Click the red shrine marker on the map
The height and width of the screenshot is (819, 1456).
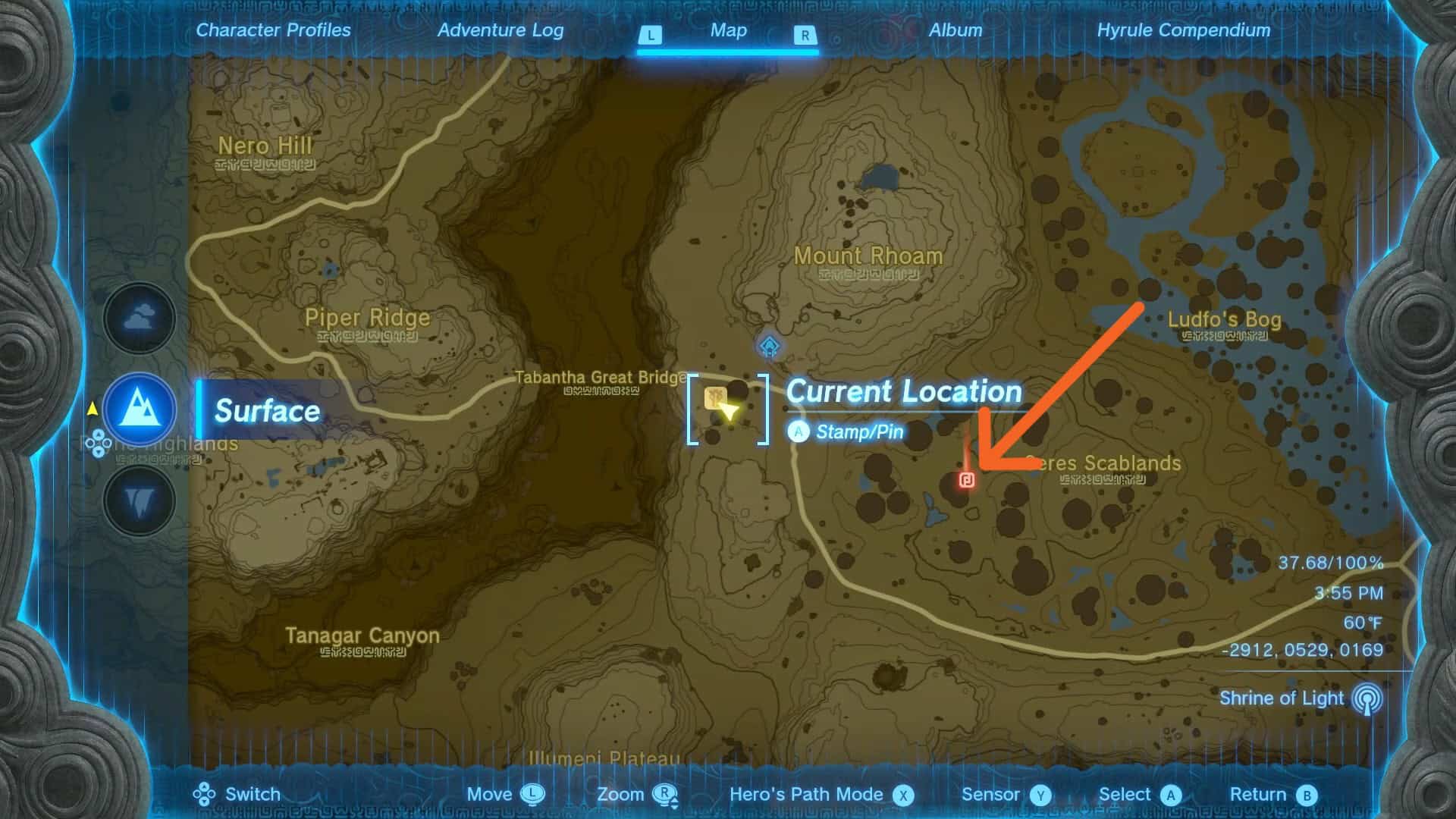(966, 479)
